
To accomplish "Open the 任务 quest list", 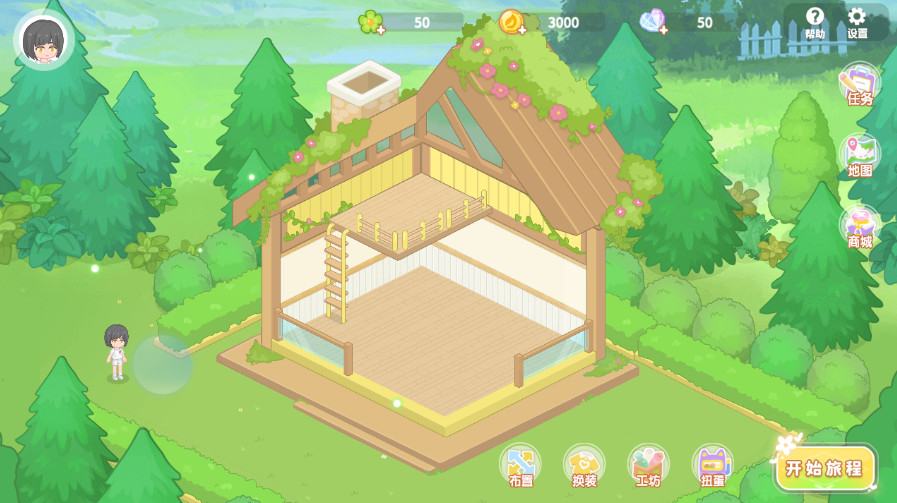I will click(x=859, y=85).
